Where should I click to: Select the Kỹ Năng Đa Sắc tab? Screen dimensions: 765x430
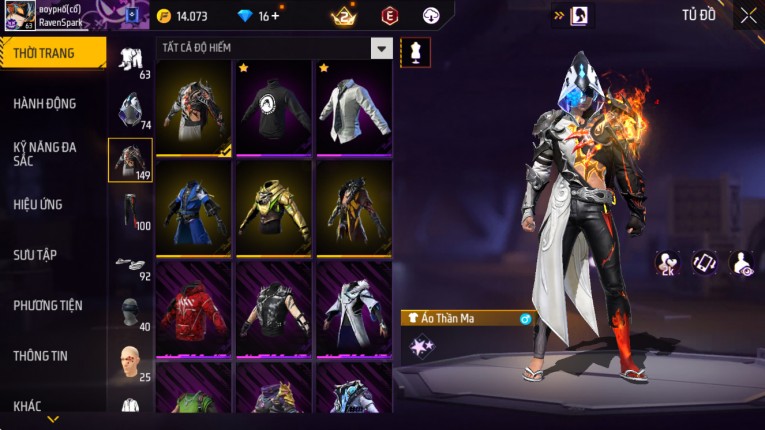[46, 153]
